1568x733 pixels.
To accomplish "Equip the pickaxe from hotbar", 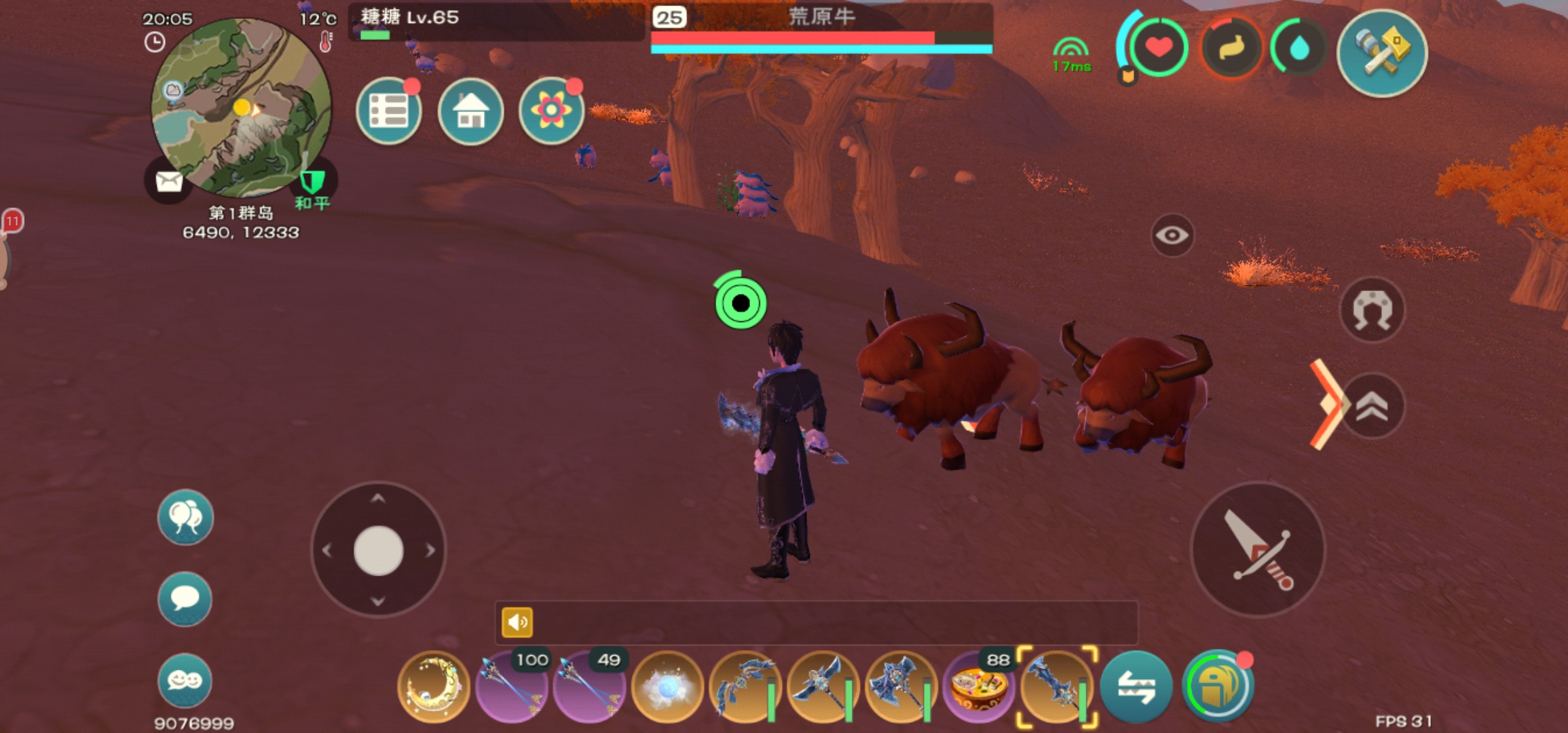I will (x=822, y=687).
